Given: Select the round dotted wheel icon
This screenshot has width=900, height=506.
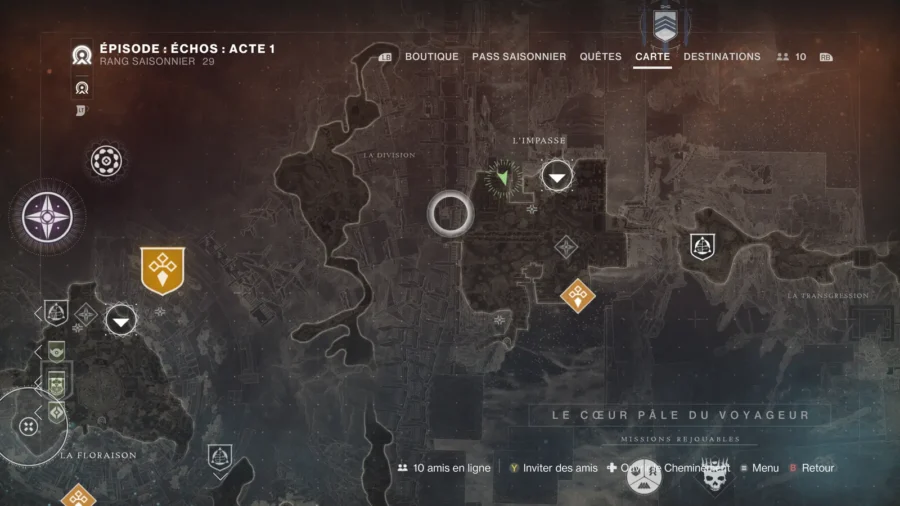Looking at the screenshot, I should (106, 160).
